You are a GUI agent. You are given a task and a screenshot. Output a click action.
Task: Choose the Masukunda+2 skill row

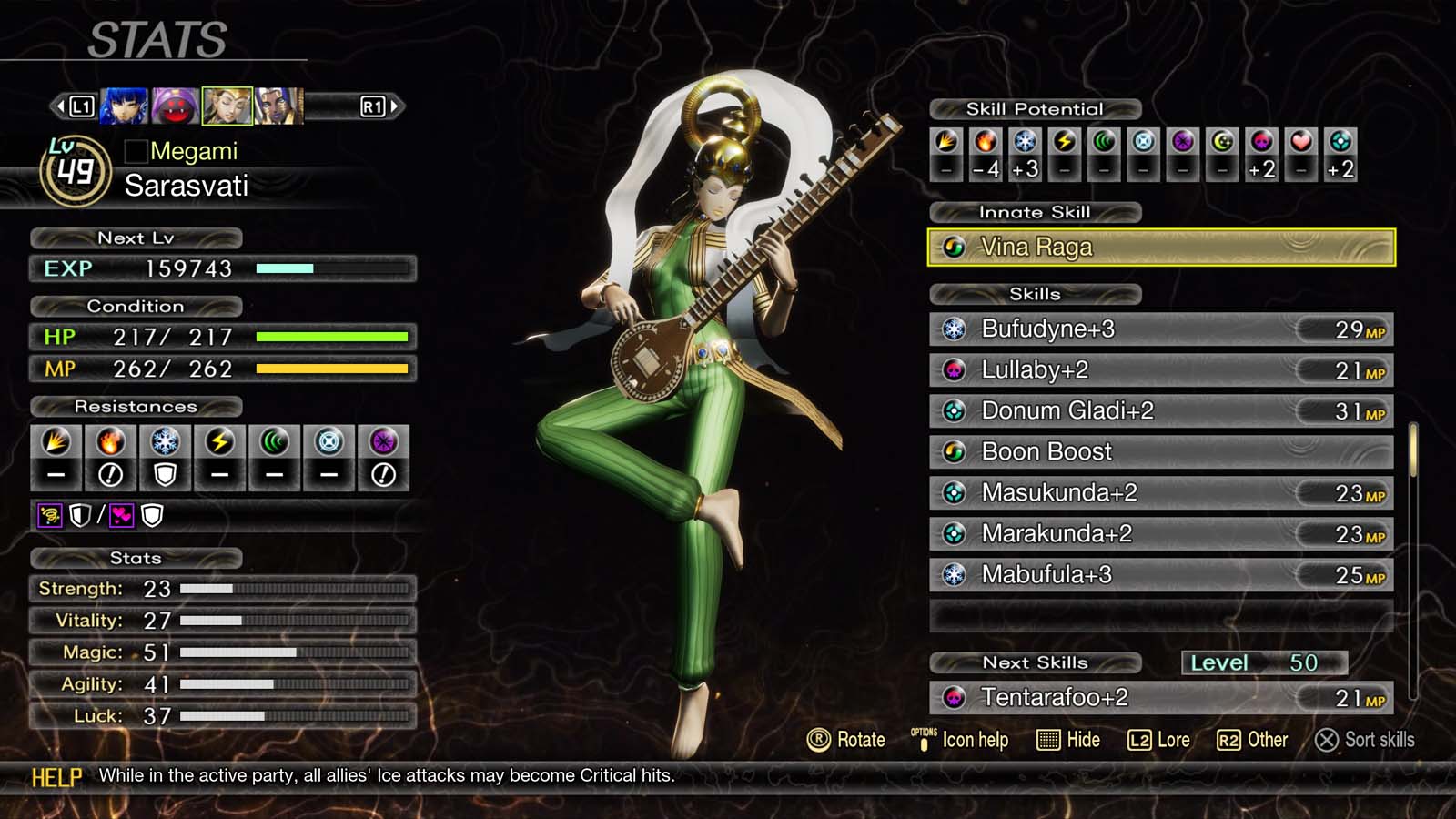click(1160, 493)
